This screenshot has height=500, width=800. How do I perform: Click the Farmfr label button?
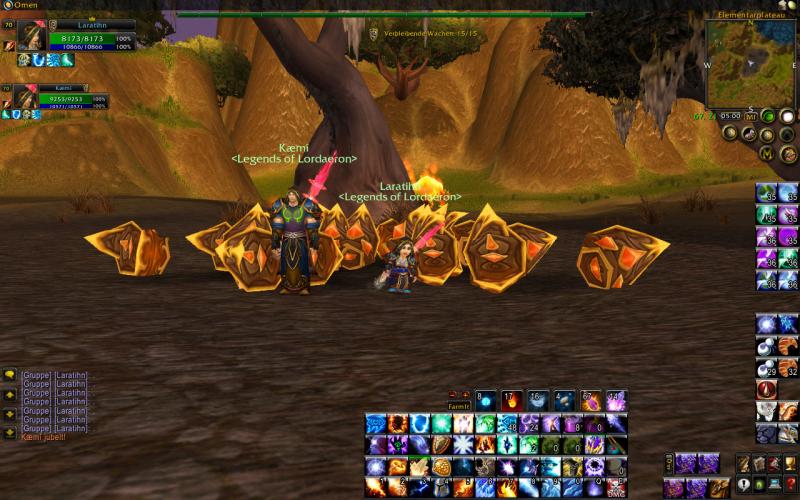(x=458, y=407)
